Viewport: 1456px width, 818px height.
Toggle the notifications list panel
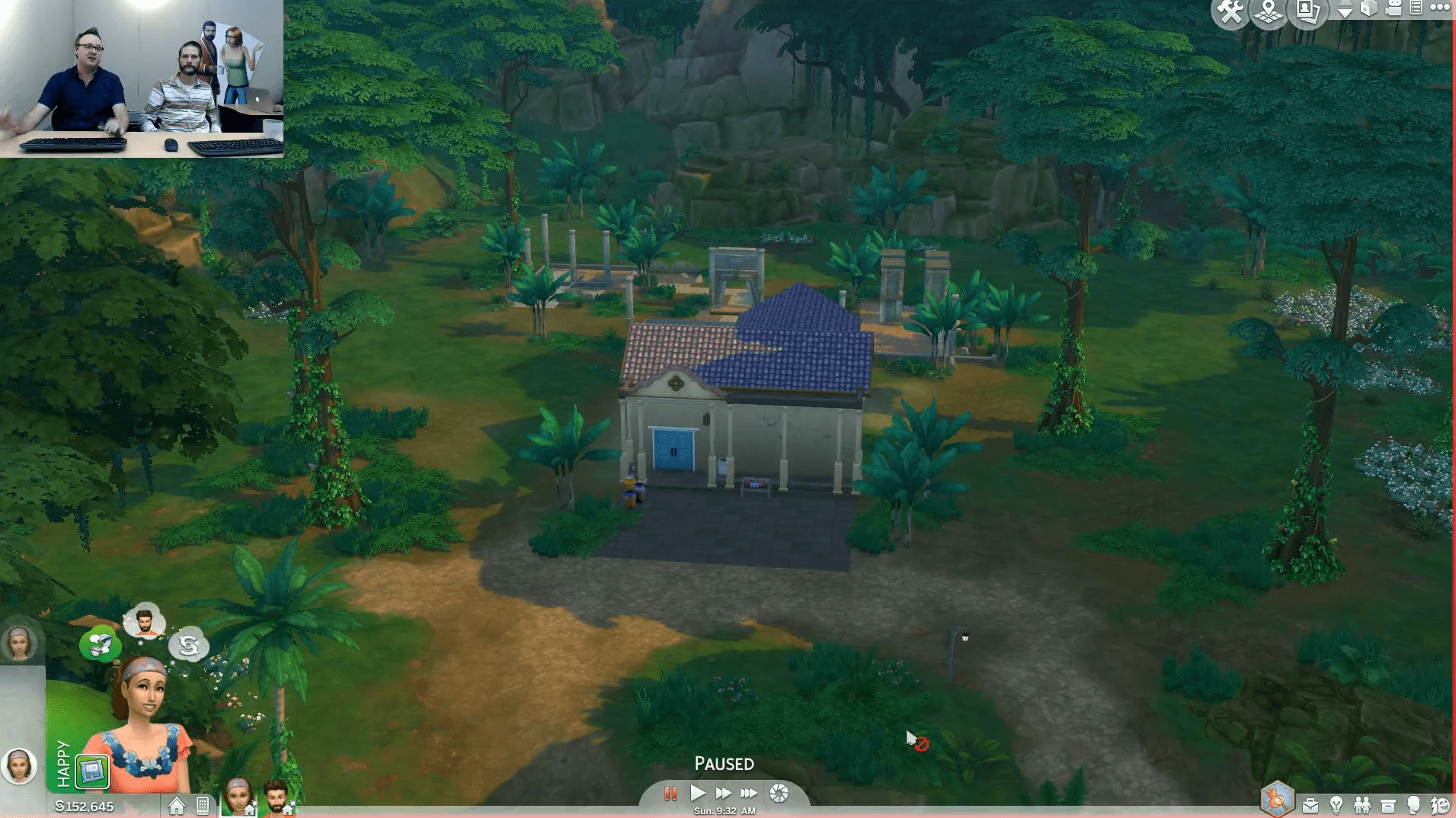[1418, 10]
